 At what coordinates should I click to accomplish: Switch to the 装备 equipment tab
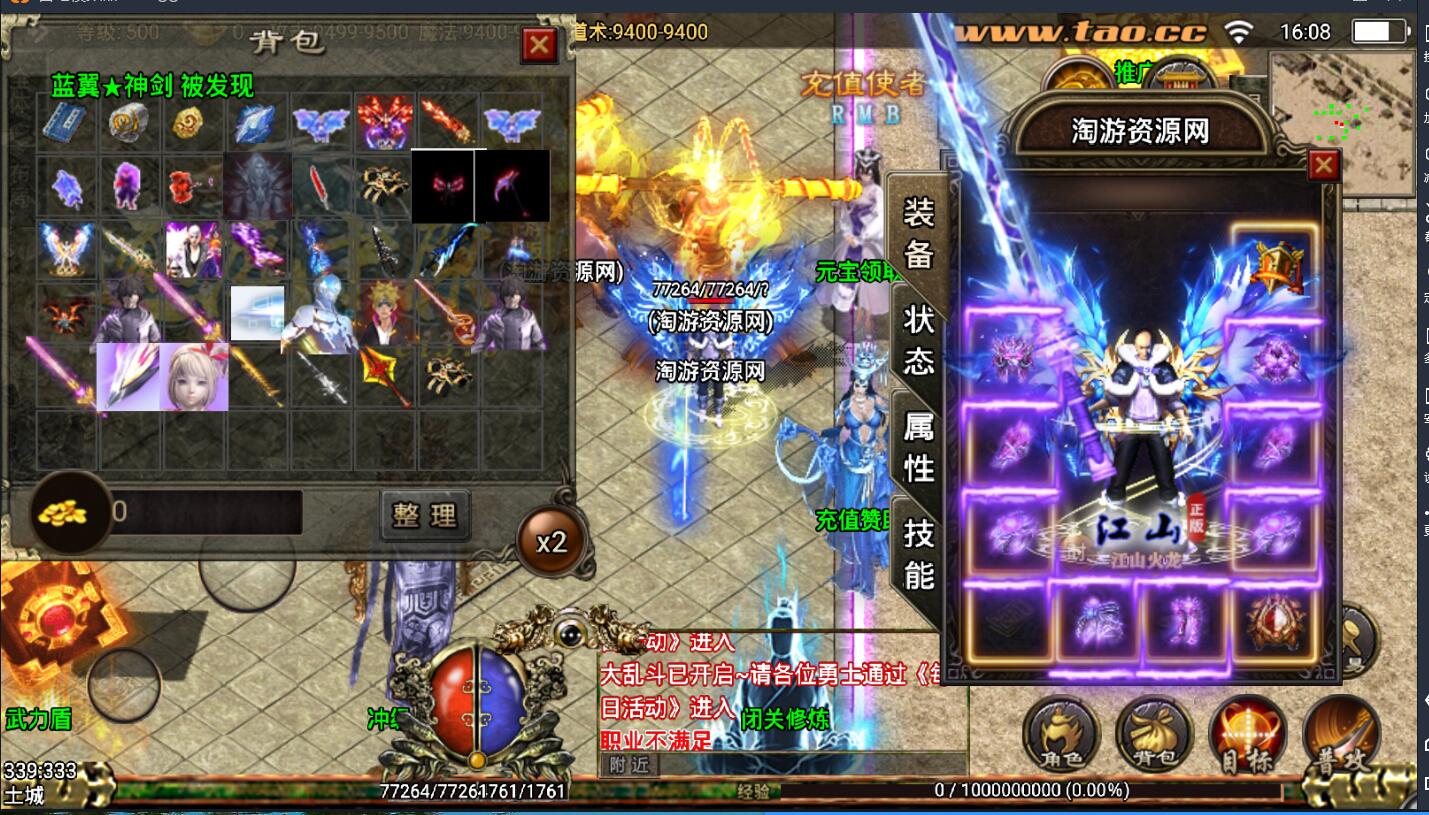pos(918,234)
